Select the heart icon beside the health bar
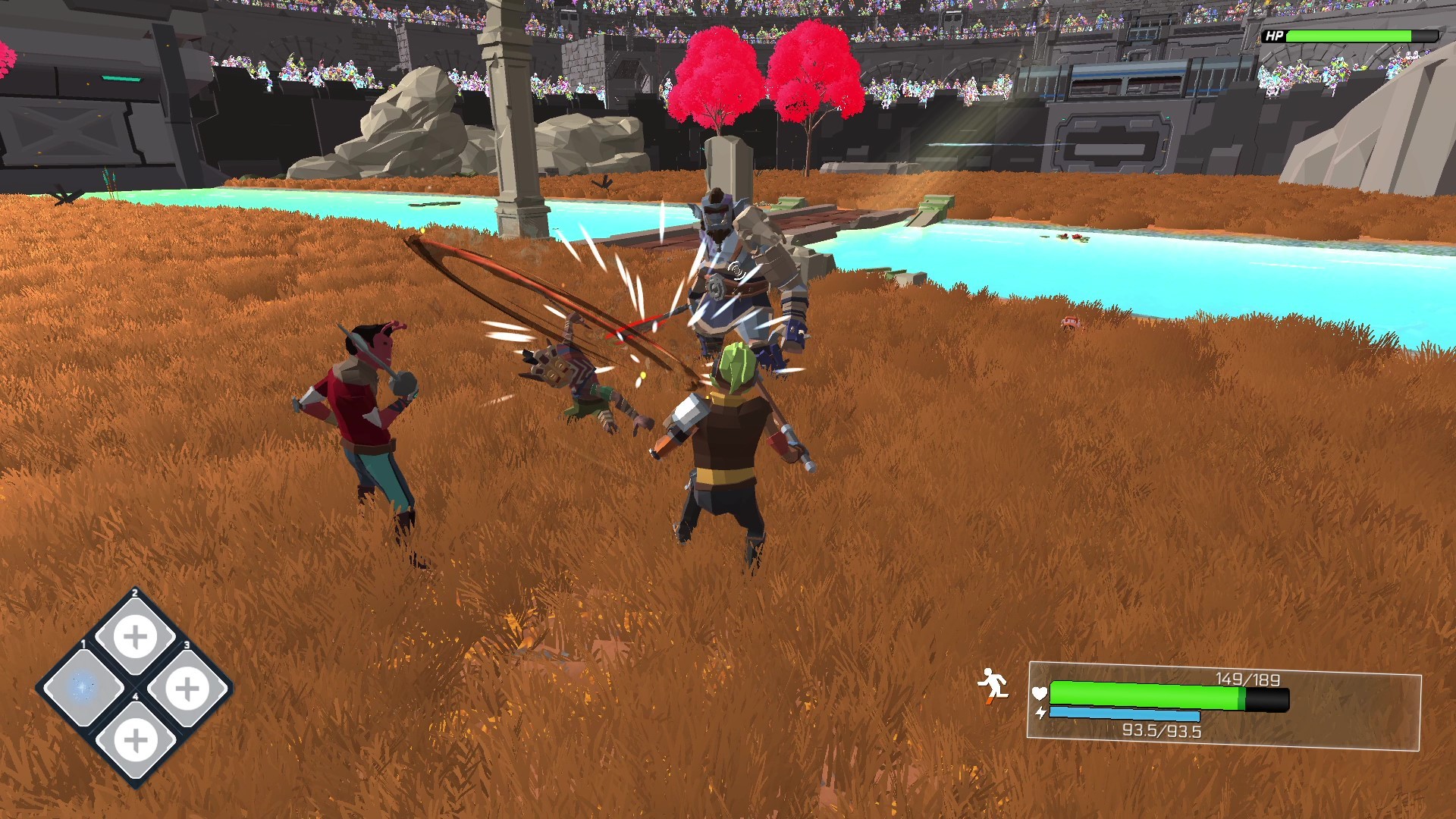 tap(1038, 694)
